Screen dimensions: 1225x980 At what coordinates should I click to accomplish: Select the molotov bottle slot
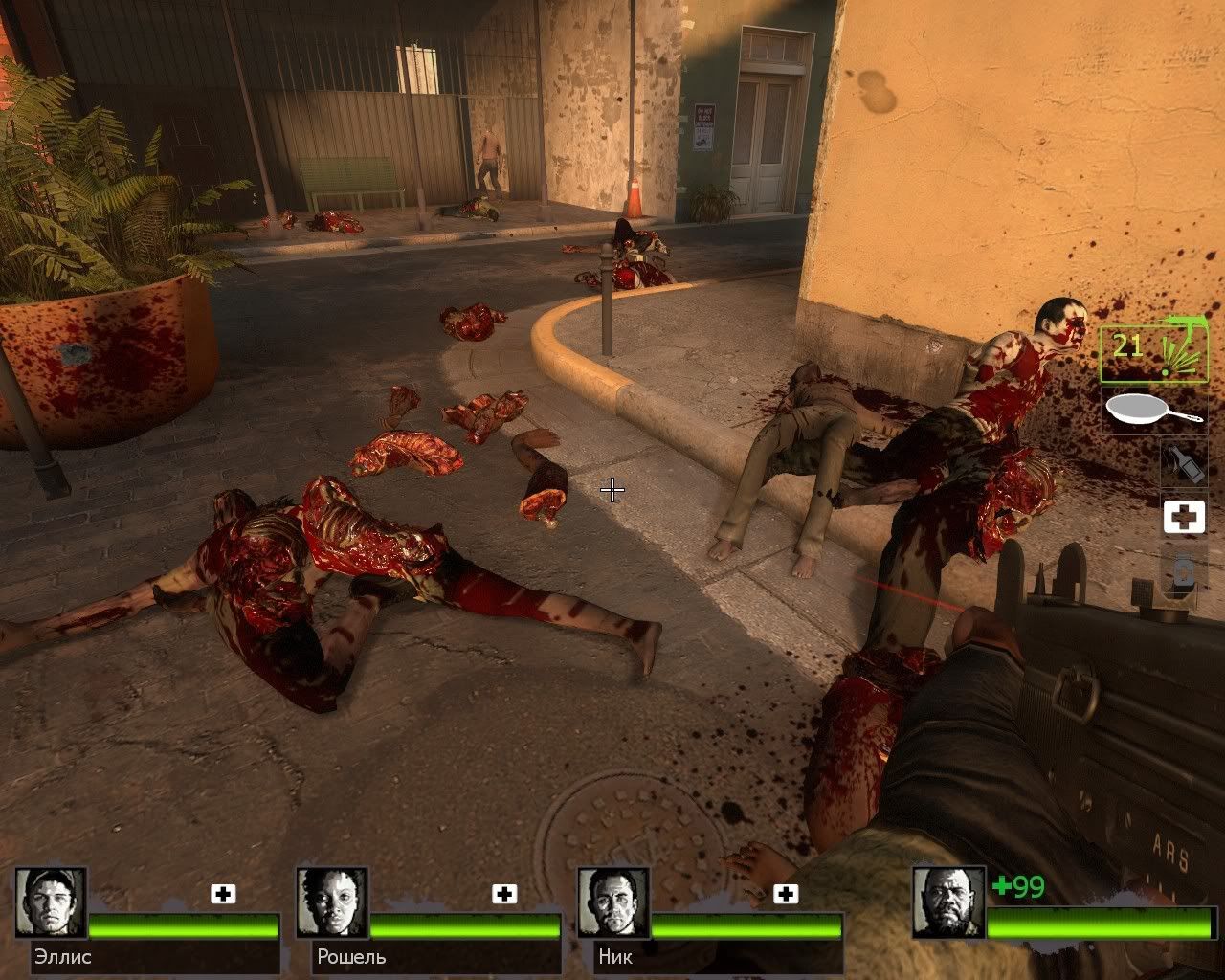(x=1183, y=463)
